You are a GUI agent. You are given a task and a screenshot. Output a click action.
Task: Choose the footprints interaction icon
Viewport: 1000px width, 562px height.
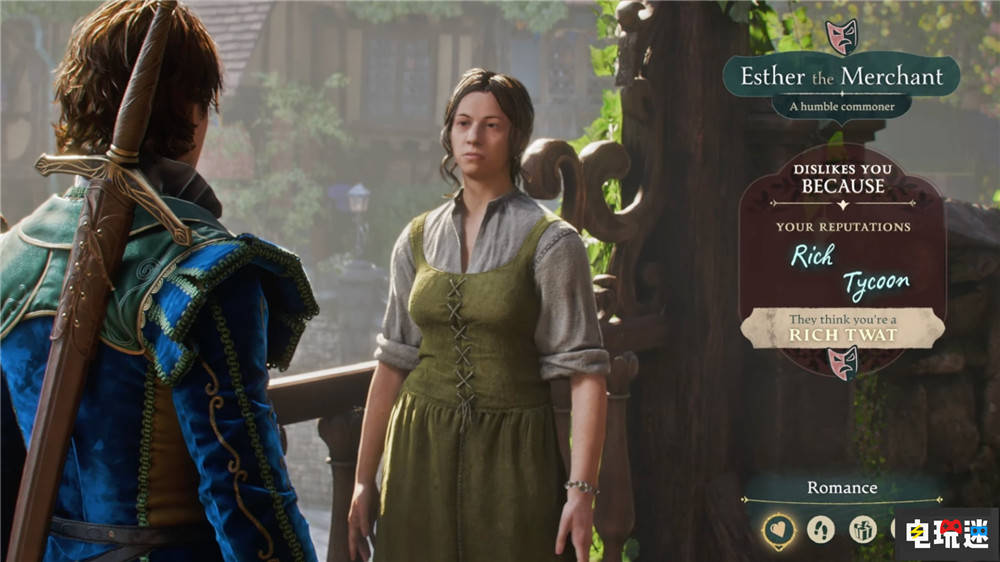(x=821, y=529)
